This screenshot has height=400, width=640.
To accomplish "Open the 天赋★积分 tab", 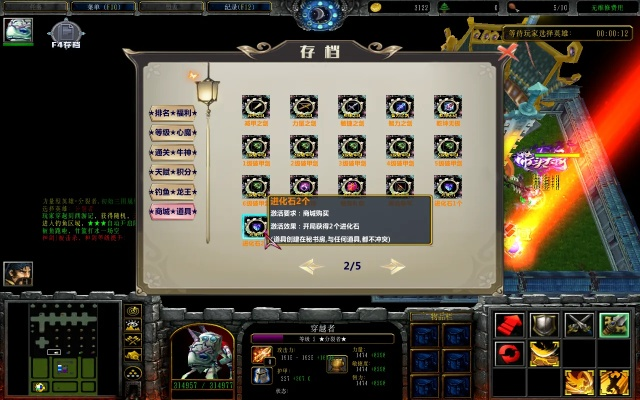I will 171,172.
